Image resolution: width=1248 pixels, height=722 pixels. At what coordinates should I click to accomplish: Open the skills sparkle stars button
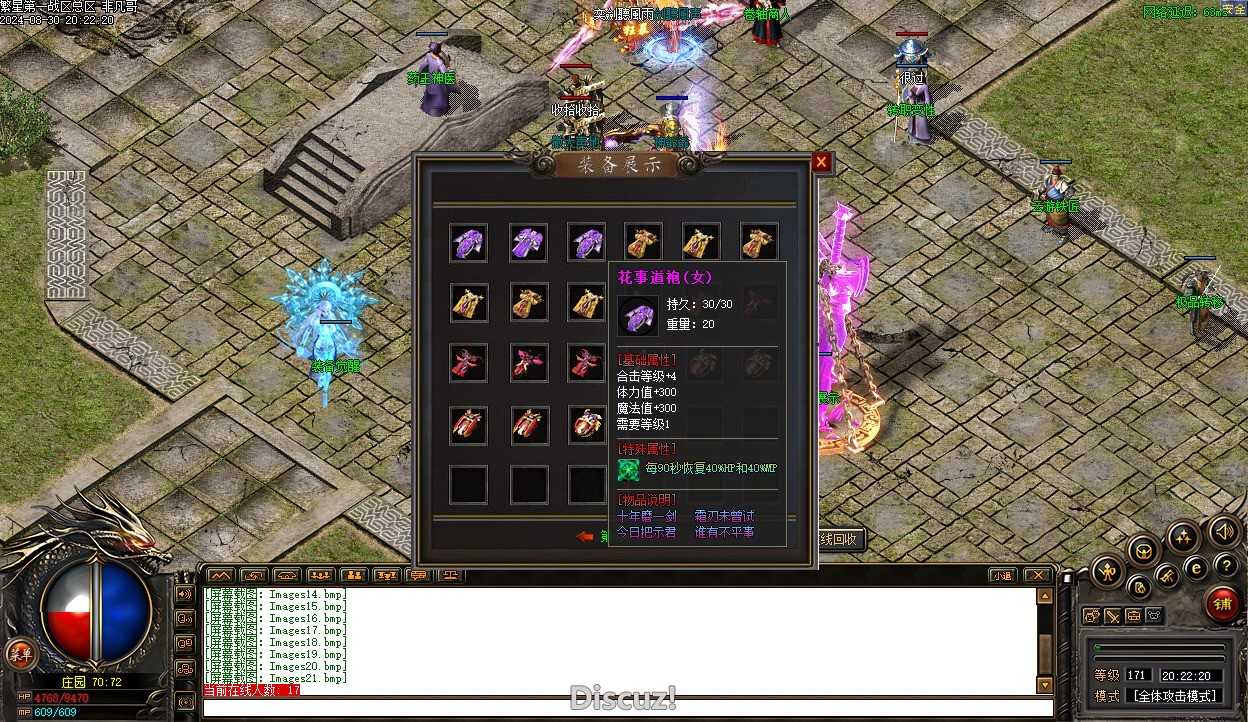pyautogui.click(x=1183, y=538)
